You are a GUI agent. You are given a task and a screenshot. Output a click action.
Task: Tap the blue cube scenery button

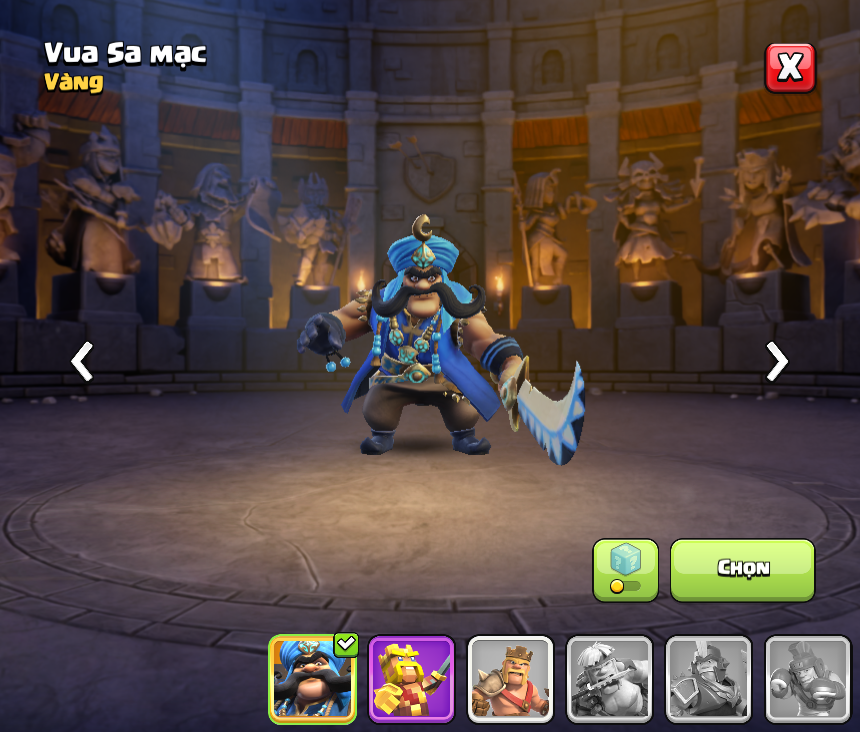(625, 570)
